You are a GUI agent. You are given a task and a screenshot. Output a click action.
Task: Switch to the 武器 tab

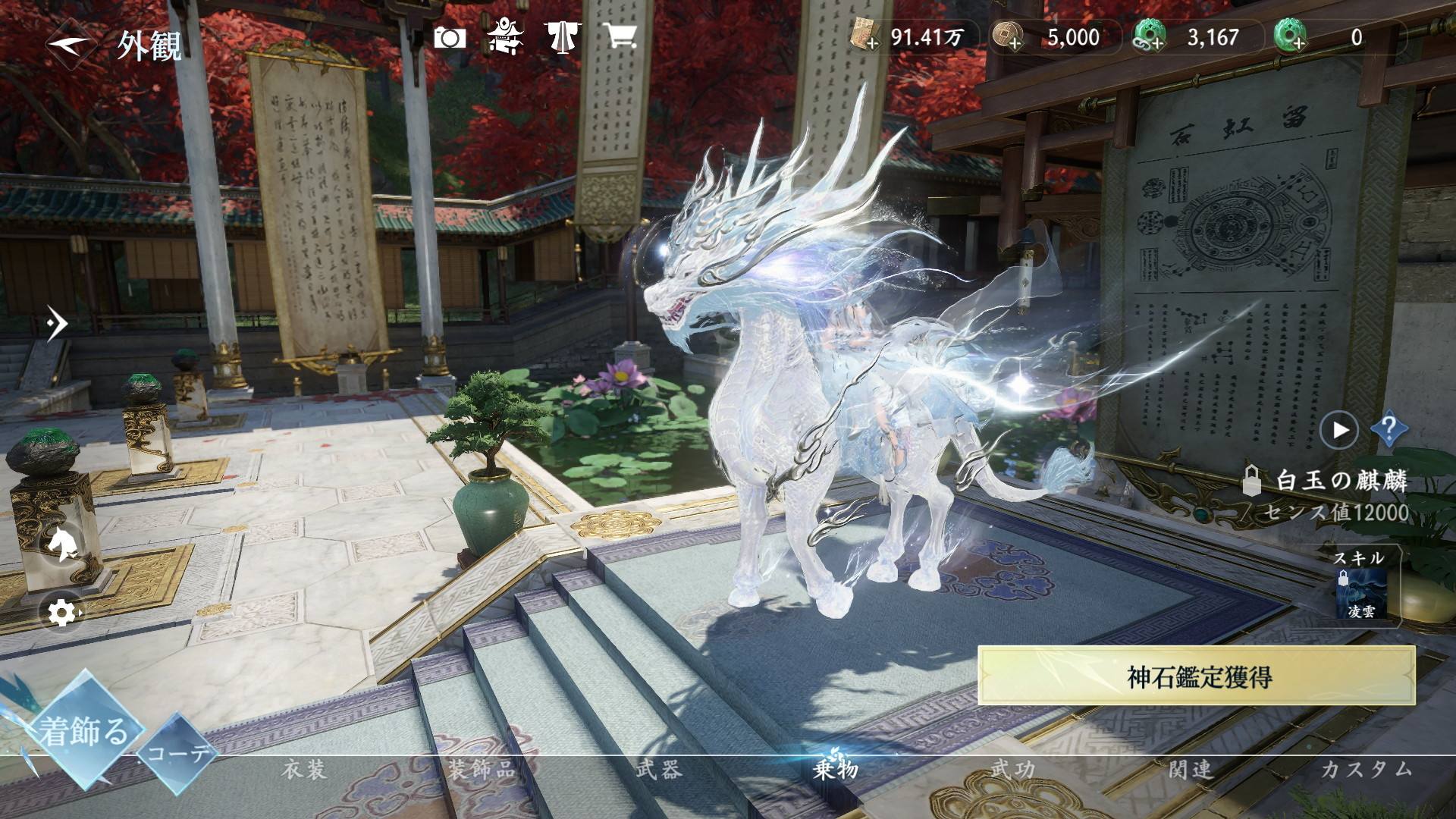tap(658, 770)
